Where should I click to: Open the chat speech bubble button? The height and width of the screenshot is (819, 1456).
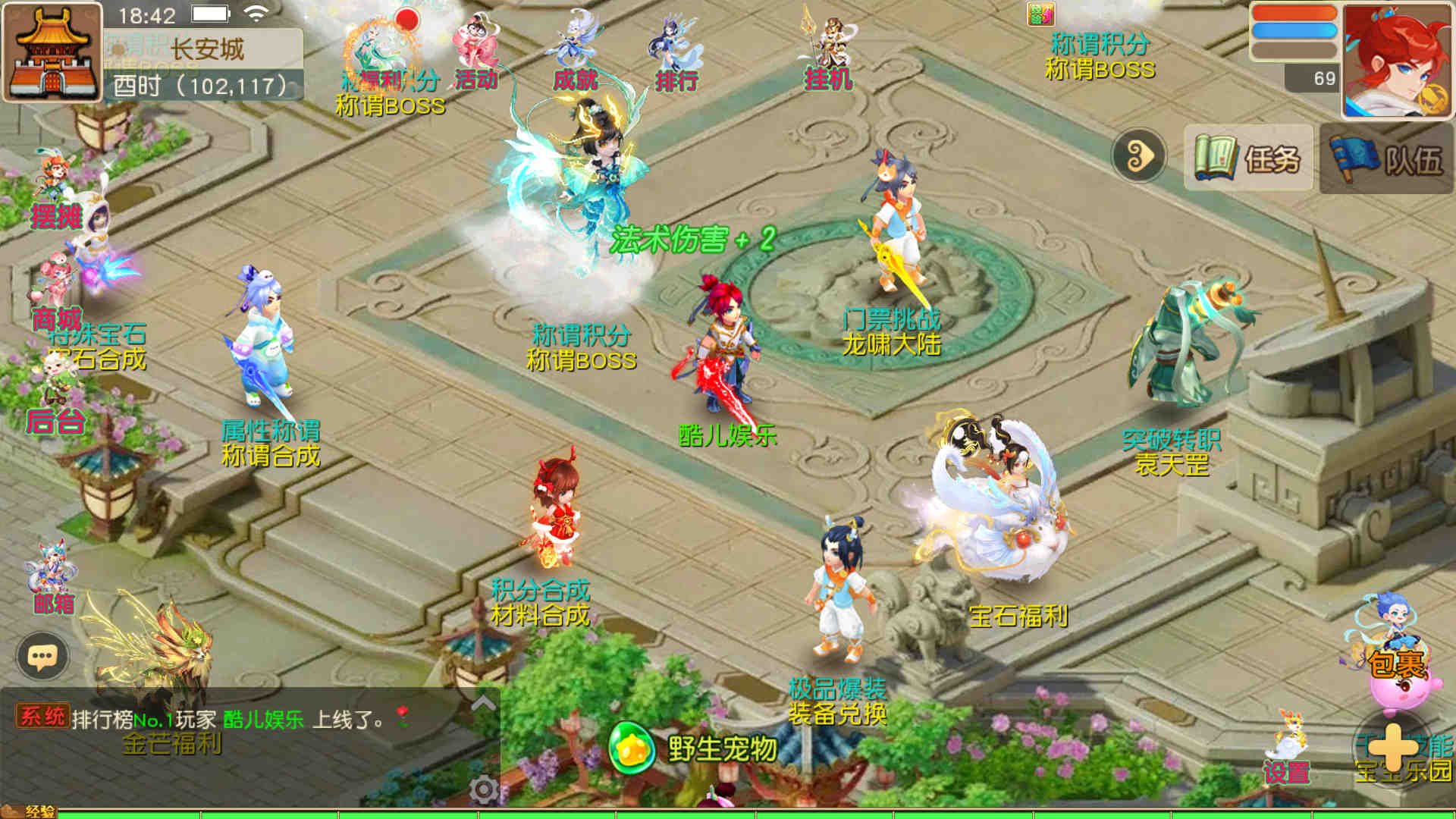pos(42,656)
